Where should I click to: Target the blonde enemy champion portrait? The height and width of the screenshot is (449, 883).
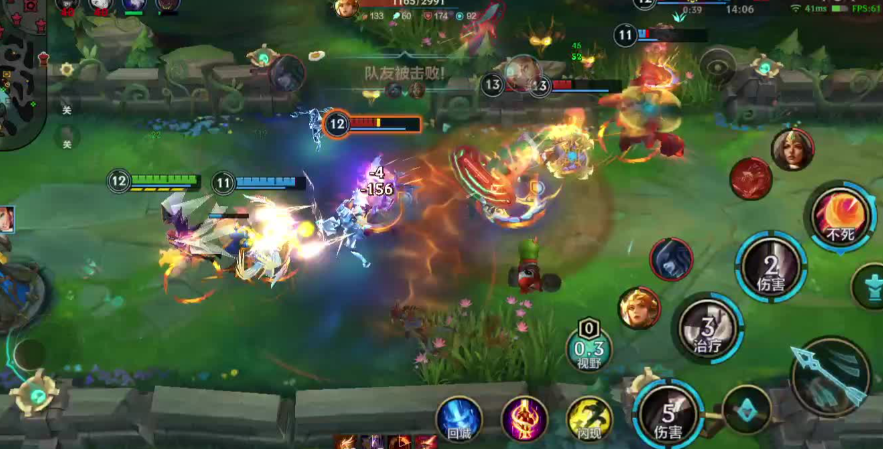(x=638, y=307)
